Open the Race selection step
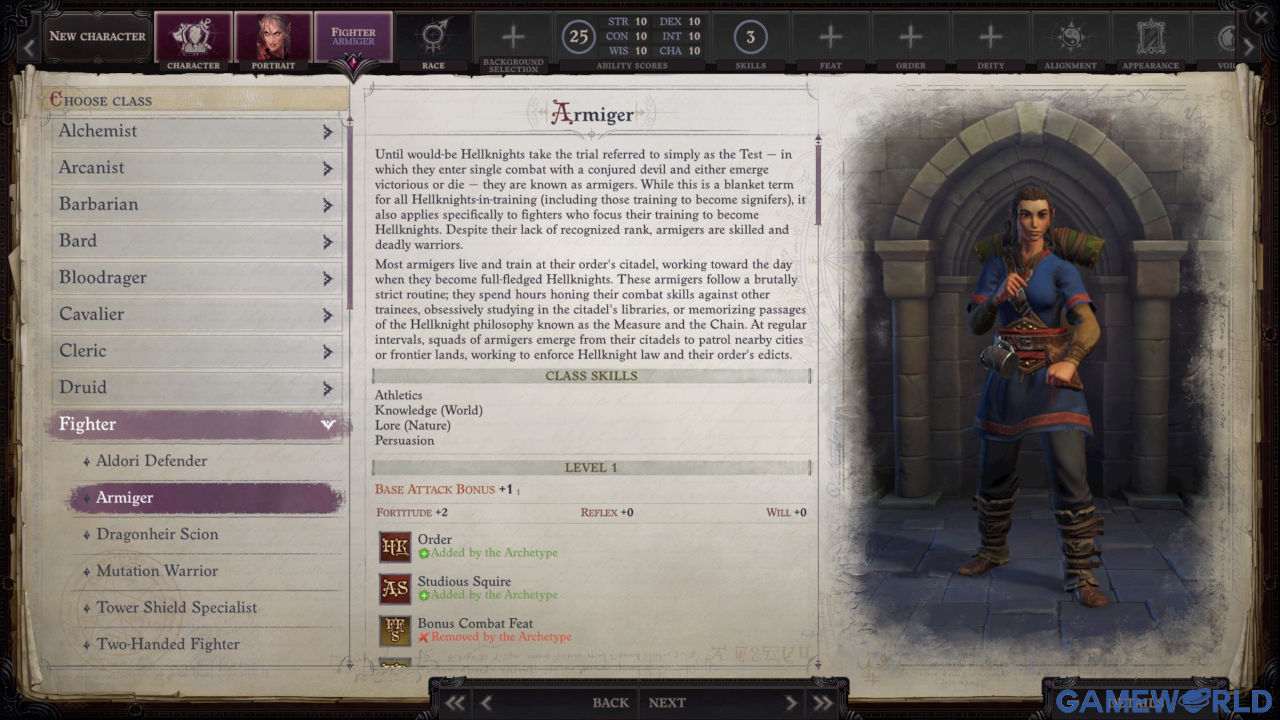The image size is (1280, 720). 433,35
